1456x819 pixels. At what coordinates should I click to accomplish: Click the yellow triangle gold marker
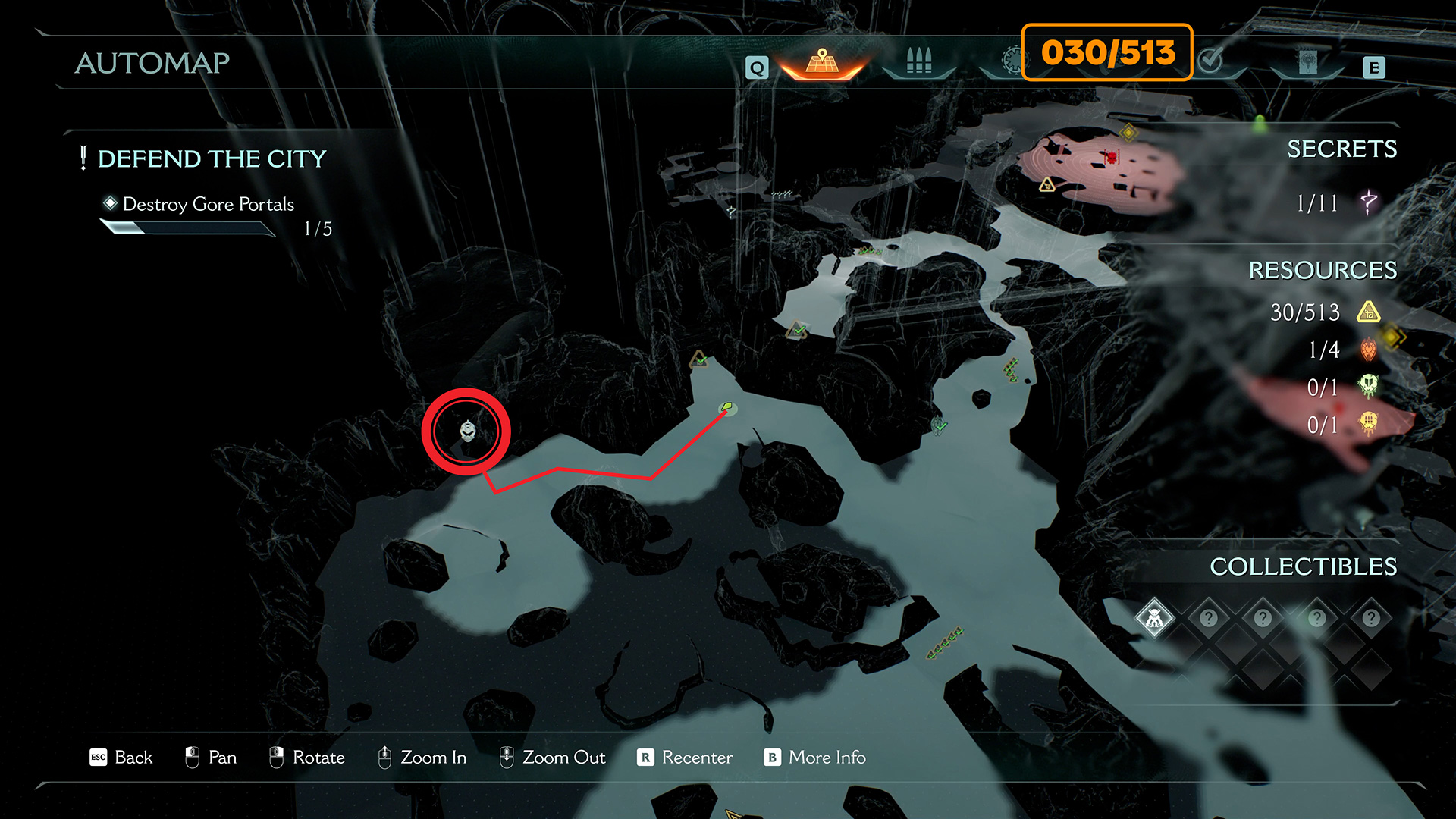1047,184
